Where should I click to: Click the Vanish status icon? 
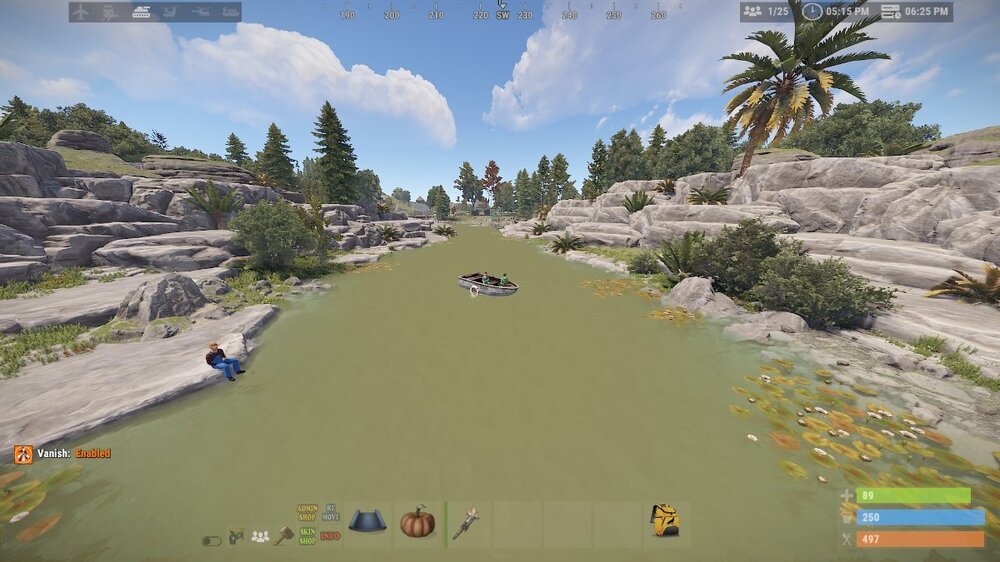click(x=23, y=454)
